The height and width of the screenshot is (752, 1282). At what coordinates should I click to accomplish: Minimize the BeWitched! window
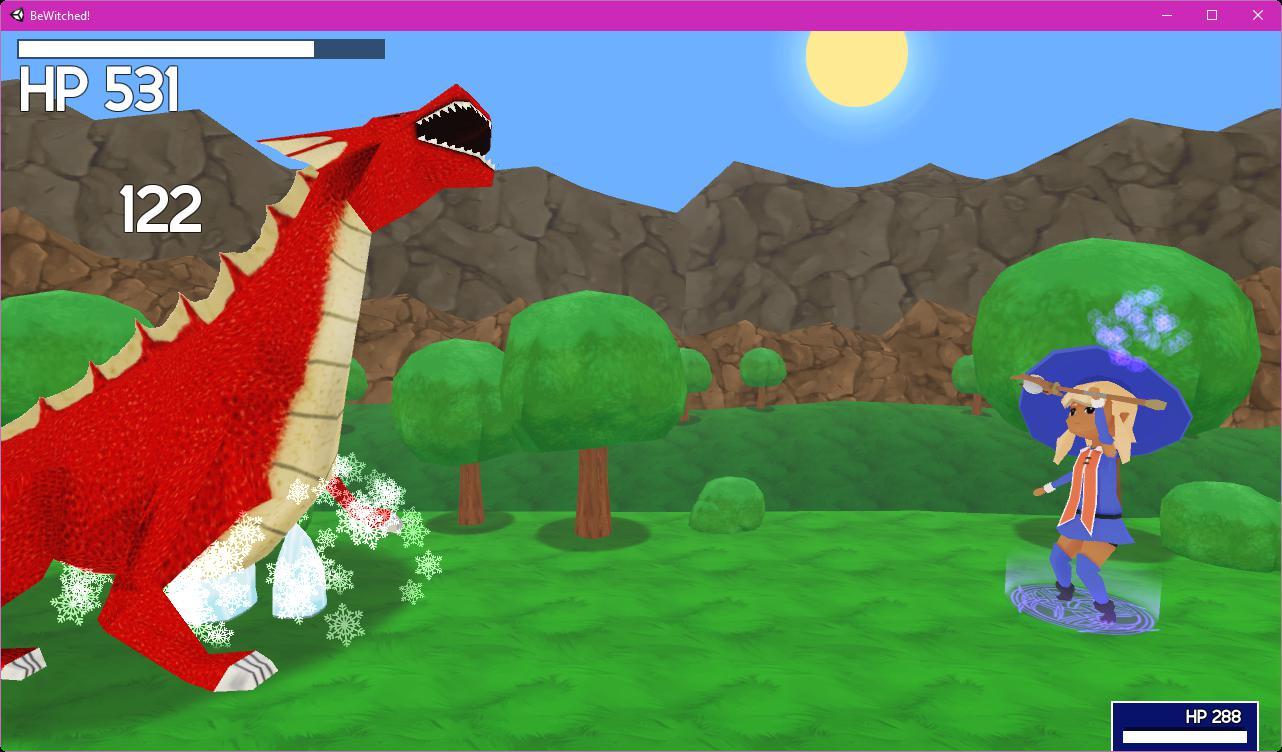(1165, 15)
